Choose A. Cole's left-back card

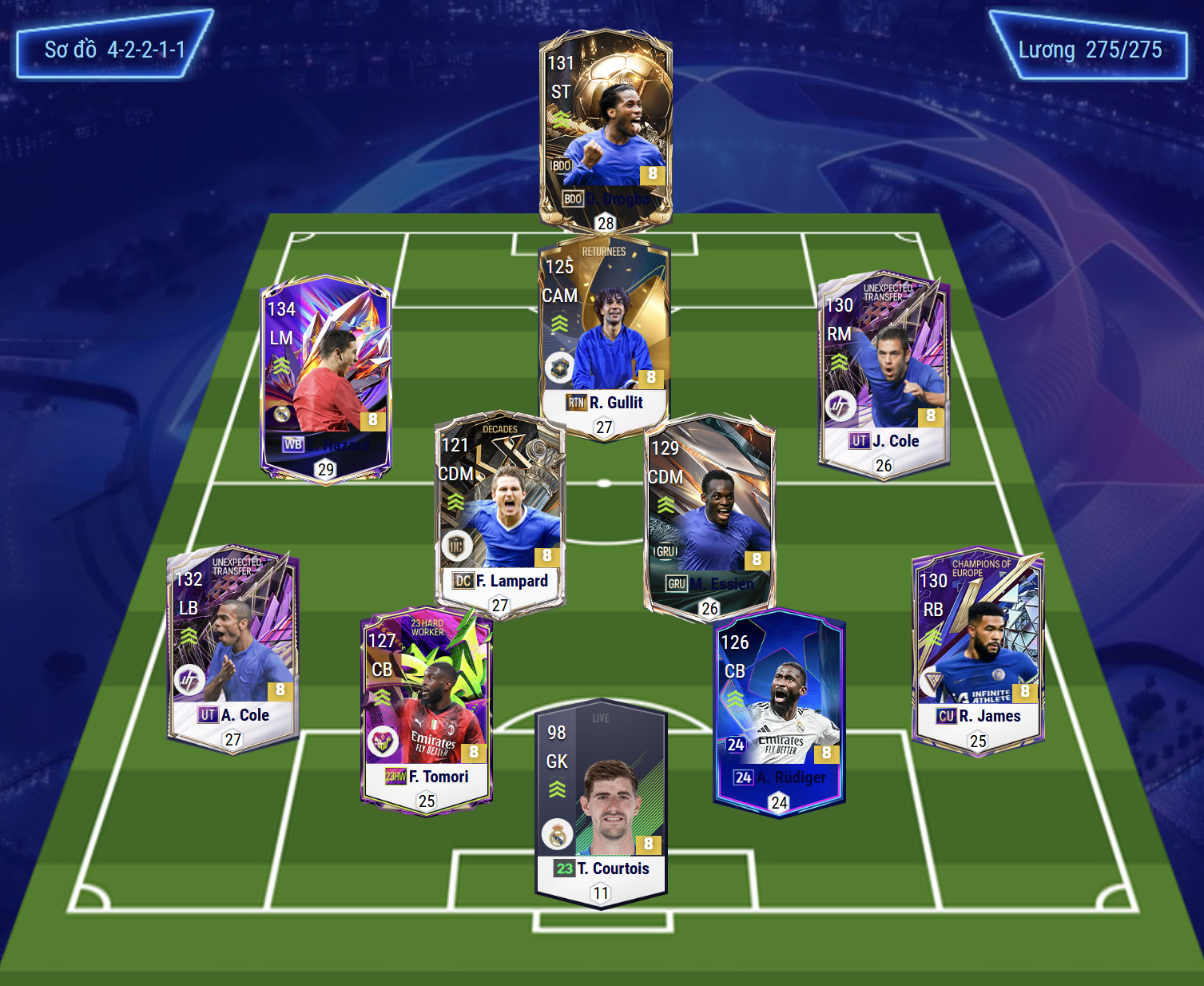pyautogui.click(x=233, y=647)
